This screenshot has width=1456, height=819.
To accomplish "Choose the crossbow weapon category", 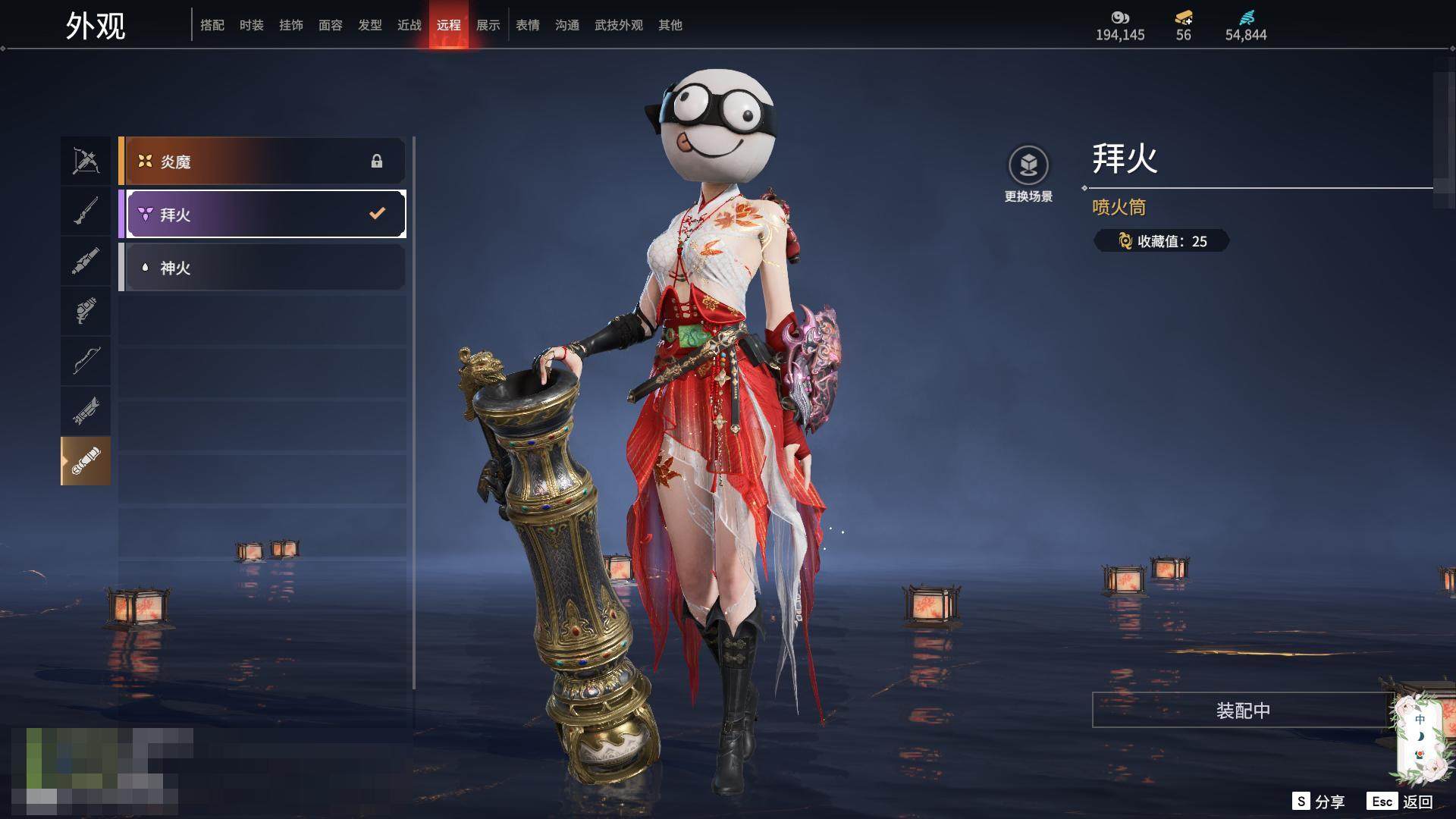I will tap(86, 161).
